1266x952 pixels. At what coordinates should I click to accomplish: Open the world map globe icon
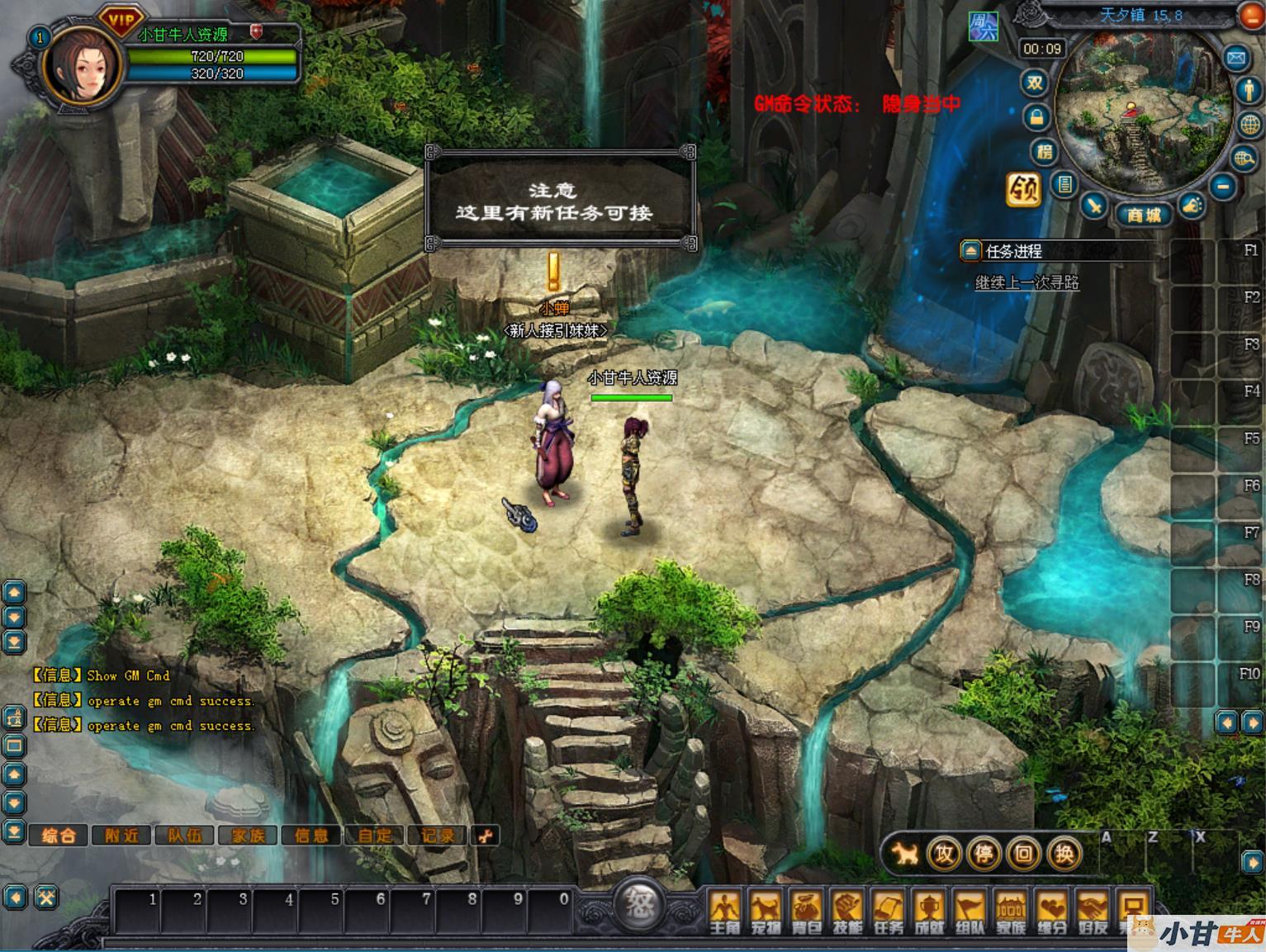[x=1250, y=124]
